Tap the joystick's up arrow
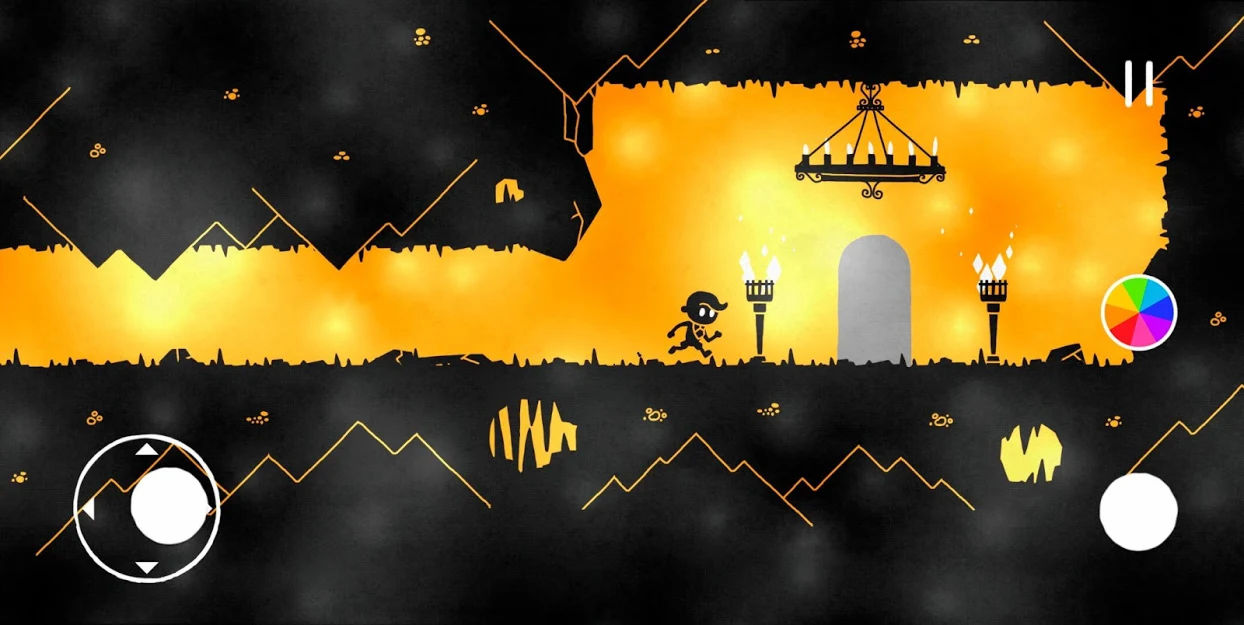This screenshot has width=1244, height=625. click(x=146, y=449)
